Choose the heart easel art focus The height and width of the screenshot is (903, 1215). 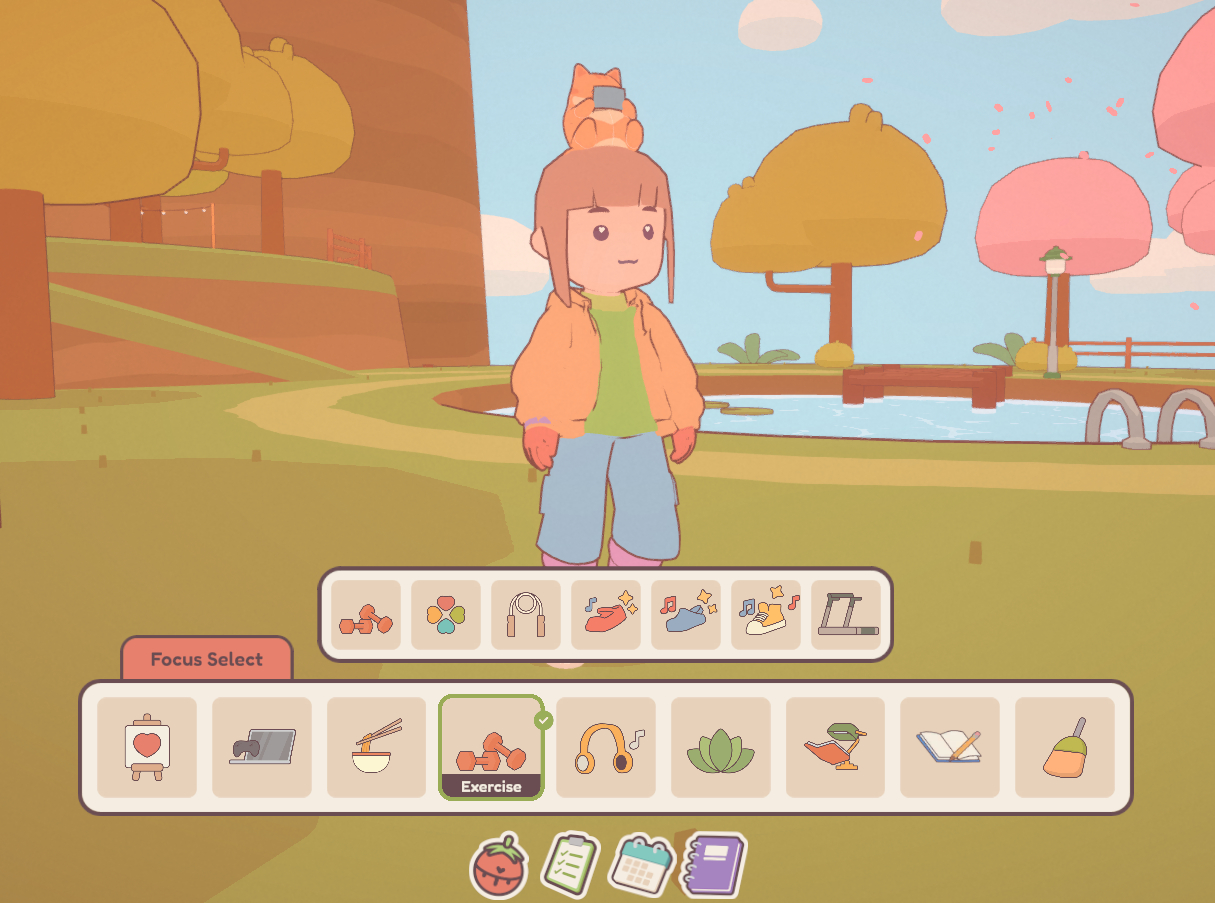(x=147, y=747)
